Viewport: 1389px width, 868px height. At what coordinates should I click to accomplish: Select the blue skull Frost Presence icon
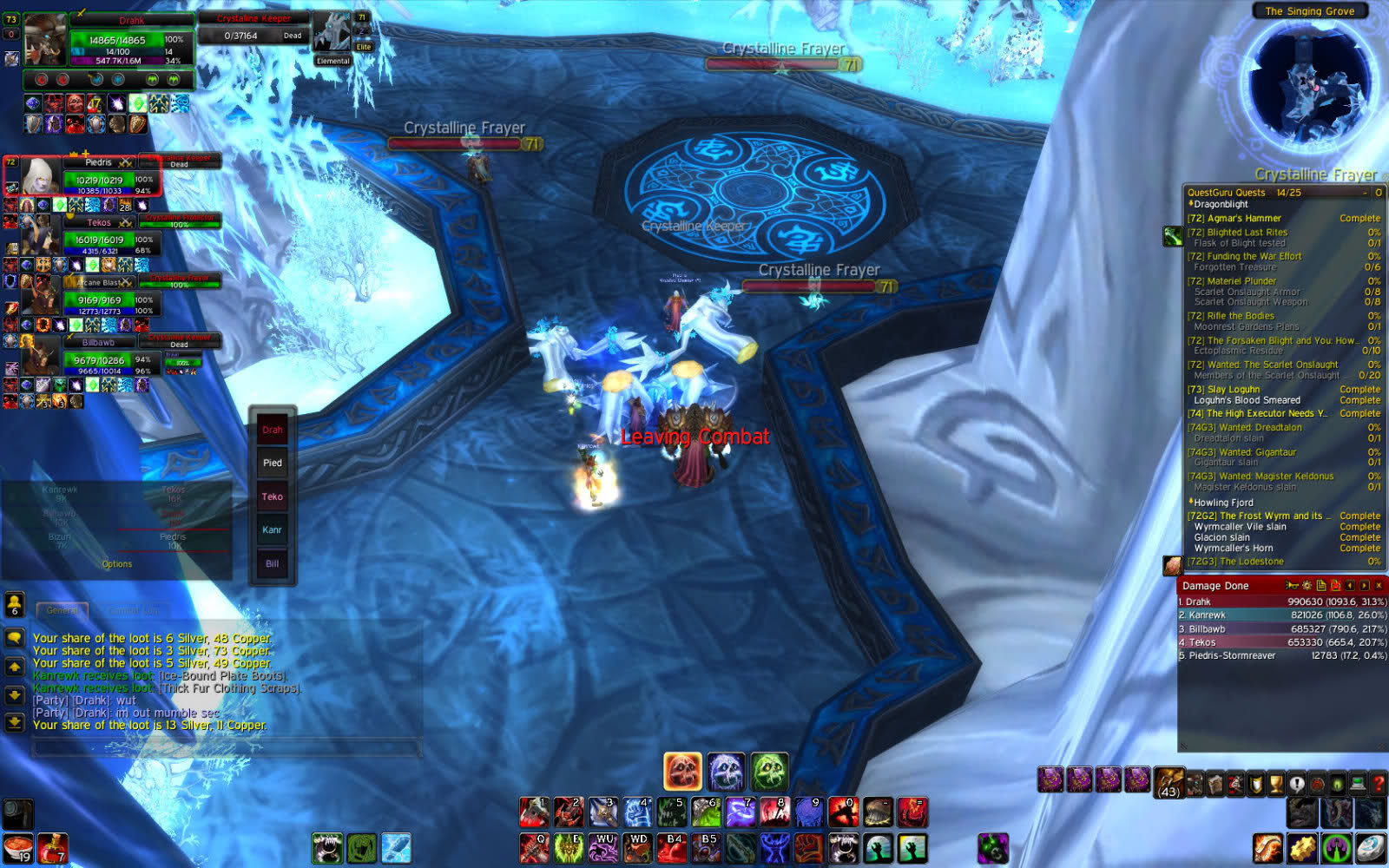point(726,772)
